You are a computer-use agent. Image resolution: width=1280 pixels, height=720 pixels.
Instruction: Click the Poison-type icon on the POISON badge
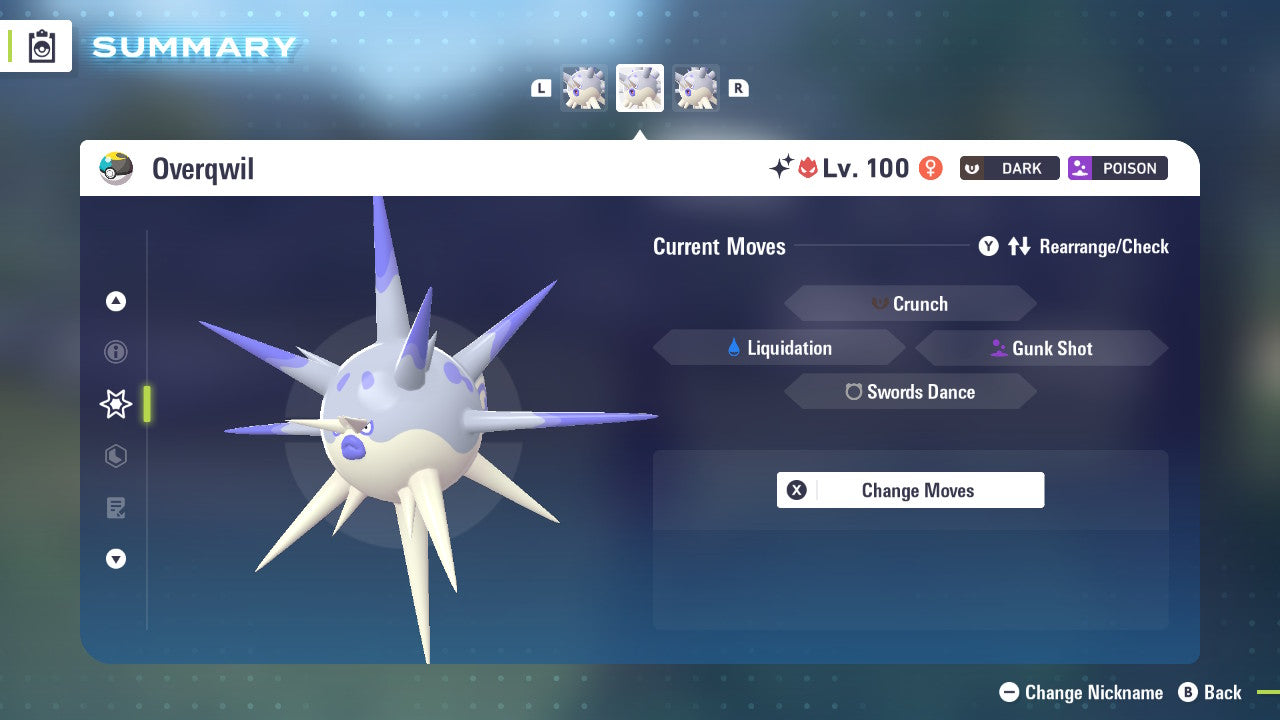click(x=1082, y=168)
